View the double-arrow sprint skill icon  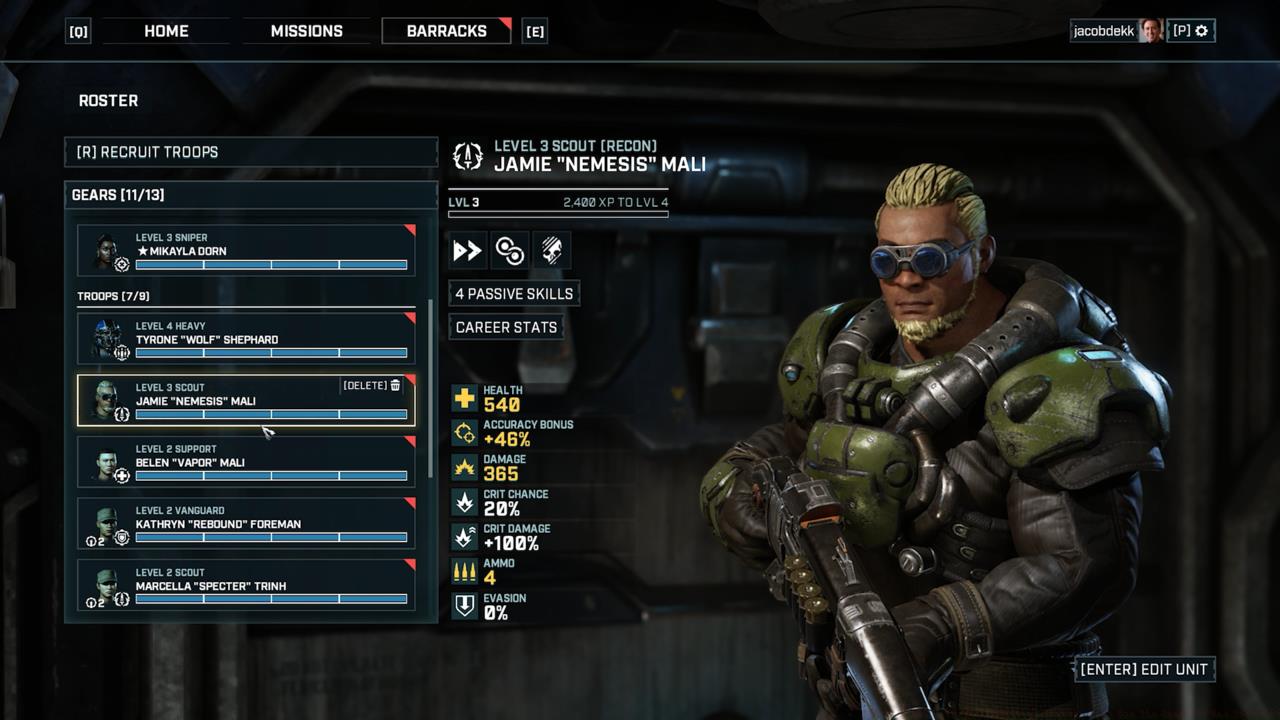click(x=467, y=251)
